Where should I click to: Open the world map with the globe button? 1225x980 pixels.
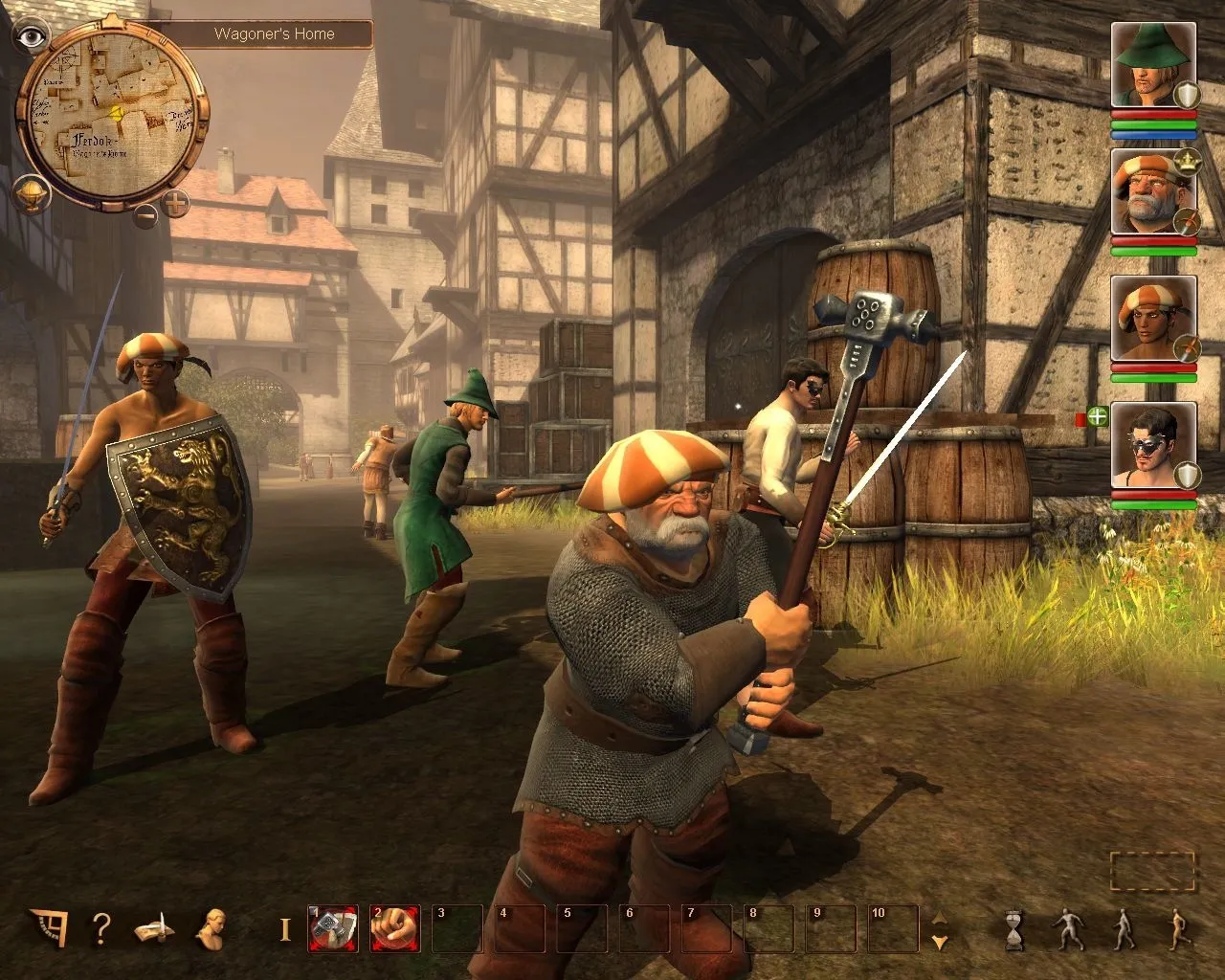[x=31, y=194]
